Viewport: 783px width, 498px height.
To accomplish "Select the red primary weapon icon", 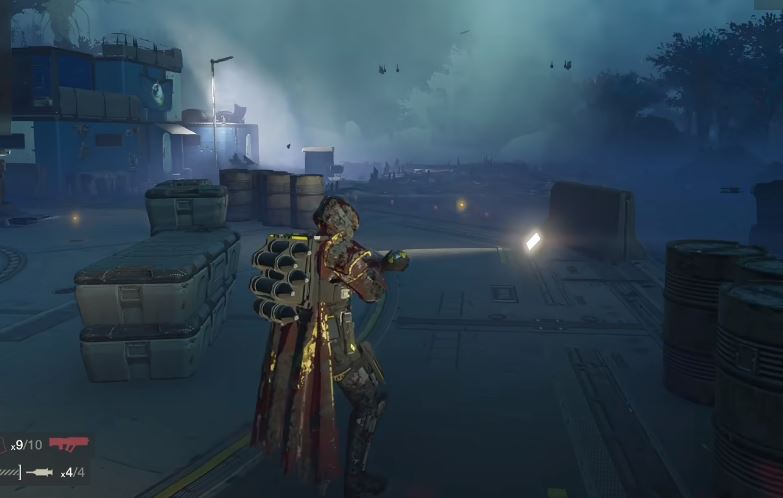I will (69, 443).
